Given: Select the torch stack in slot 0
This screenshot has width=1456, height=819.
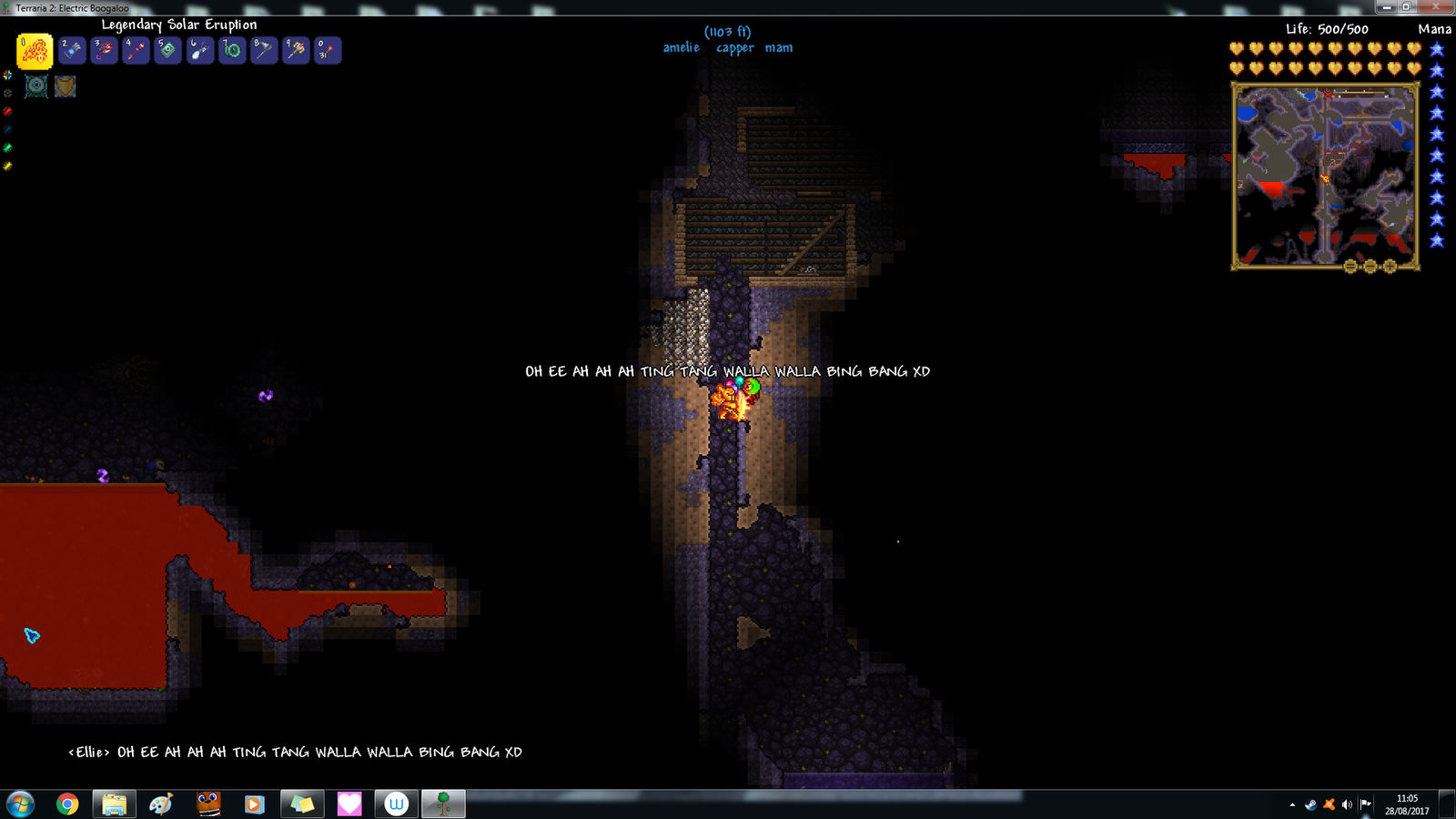Looking at the screenshot, I should (328, 50).
